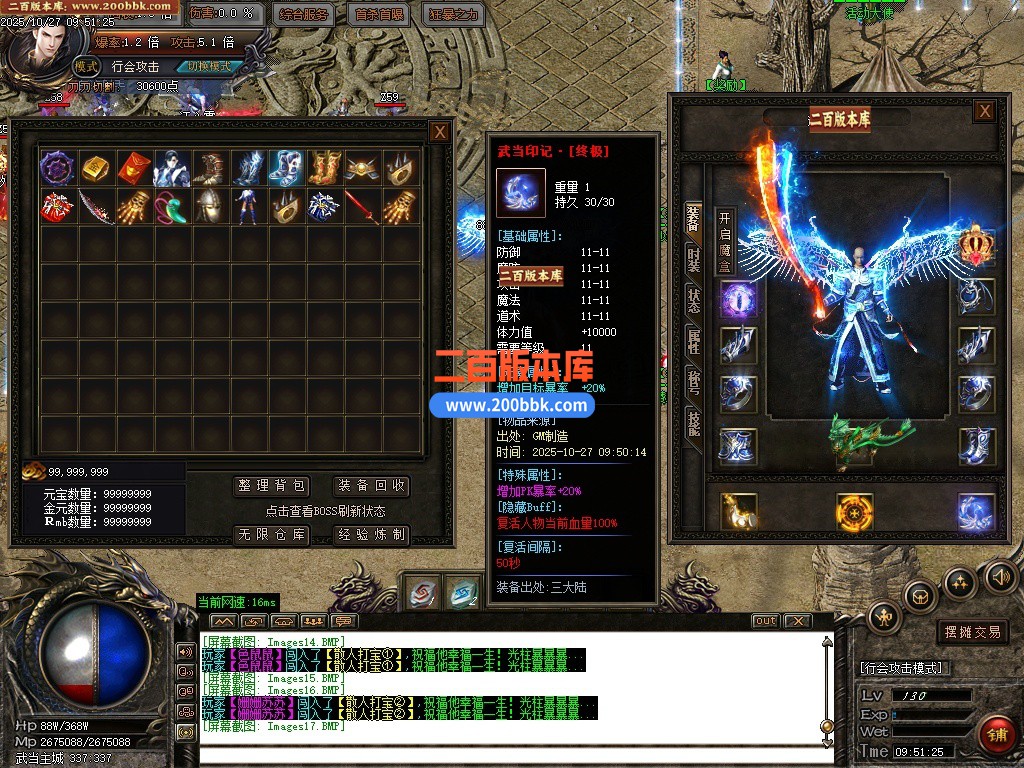Screen dimensions: 1024x768
Task: Activate the 狂暴之力 berserk power button
Action: click(x=454, y=15)
